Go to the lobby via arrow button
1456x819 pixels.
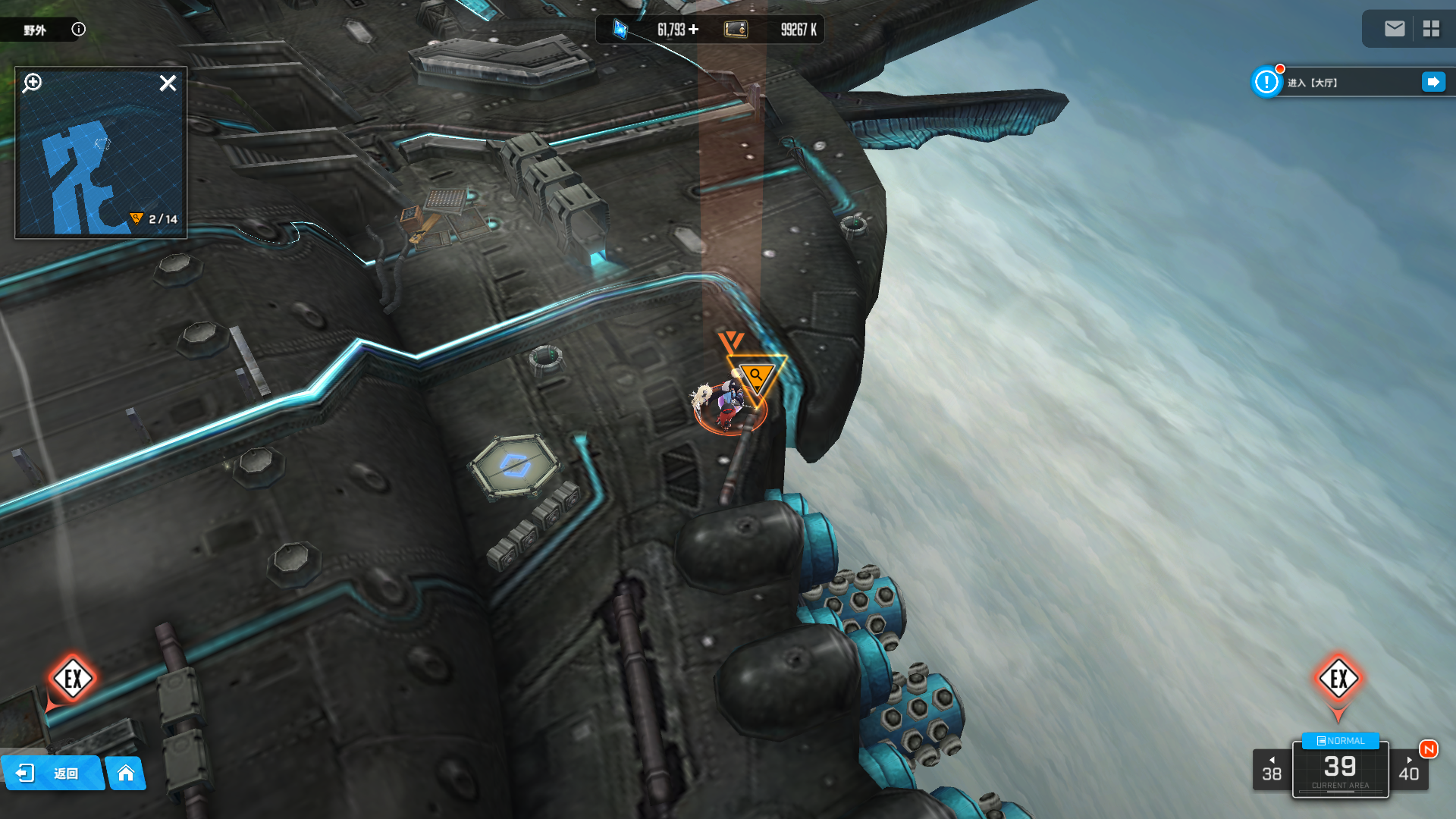coord(1433,82)
